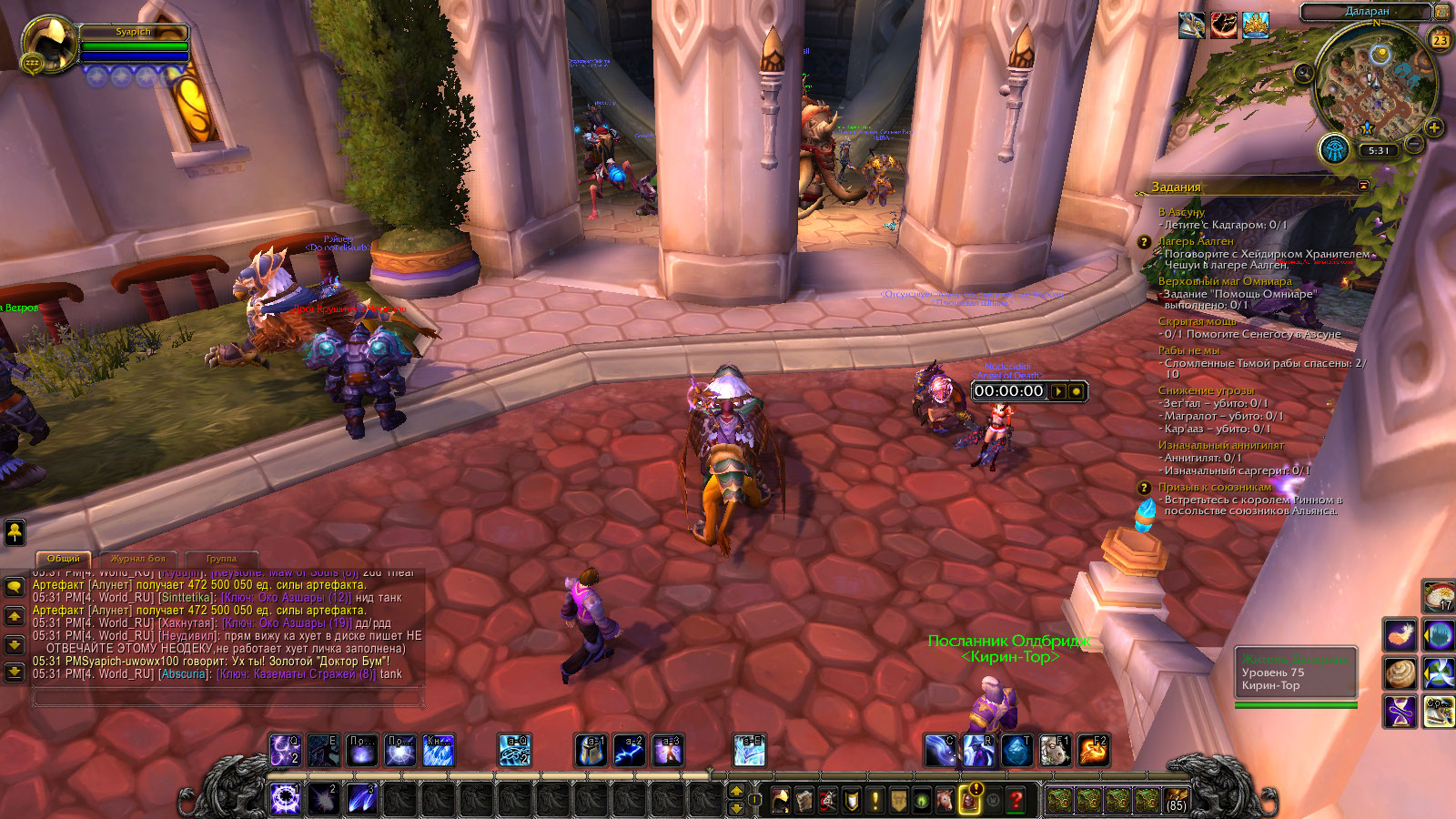Open the red question mark help button
This screenshot has height=819, width=1456.
tap(1016, 801)
